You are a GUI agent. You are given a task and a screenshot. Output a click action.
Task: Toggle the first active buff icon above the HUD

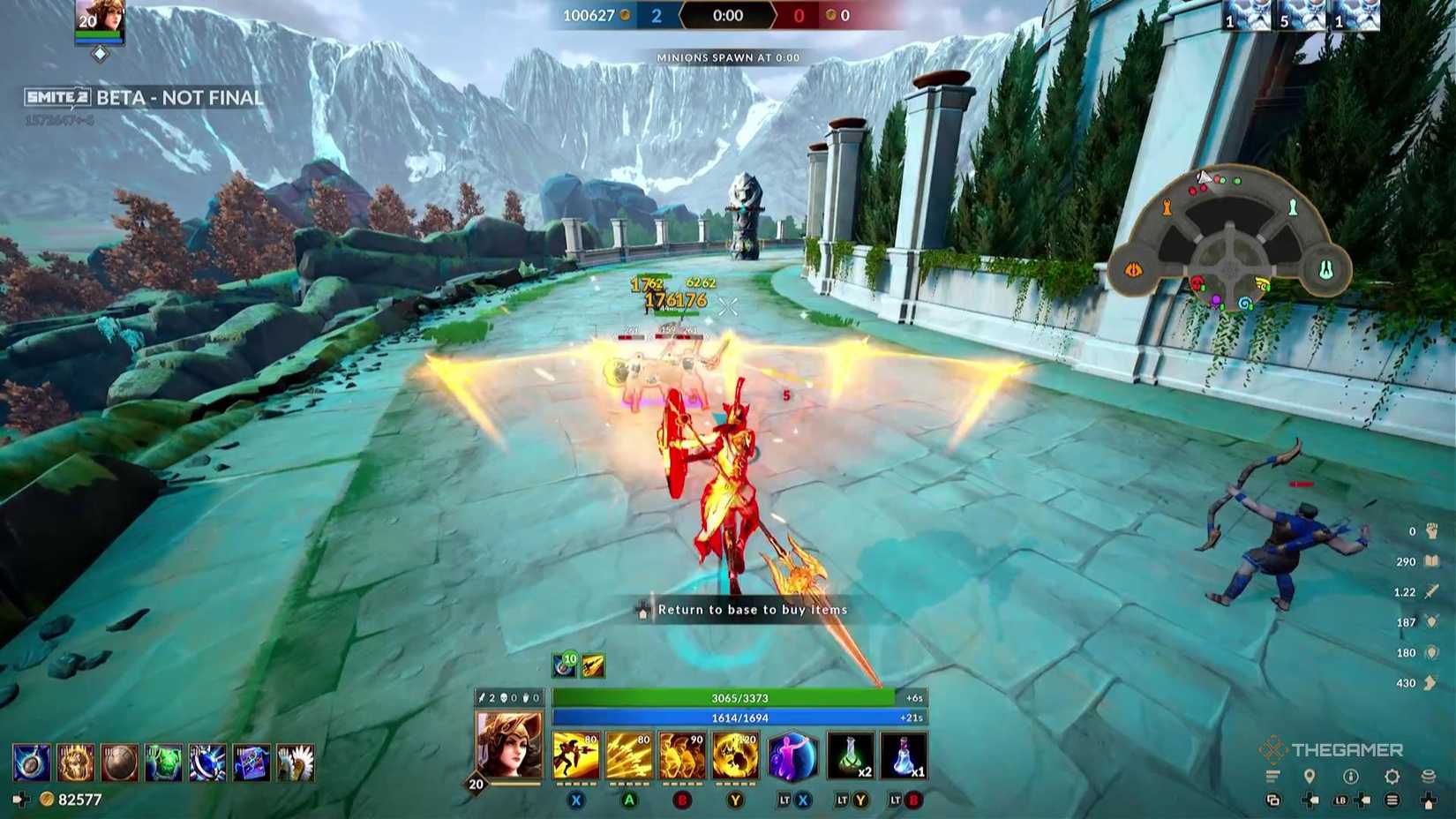click(x=563, y=664)
